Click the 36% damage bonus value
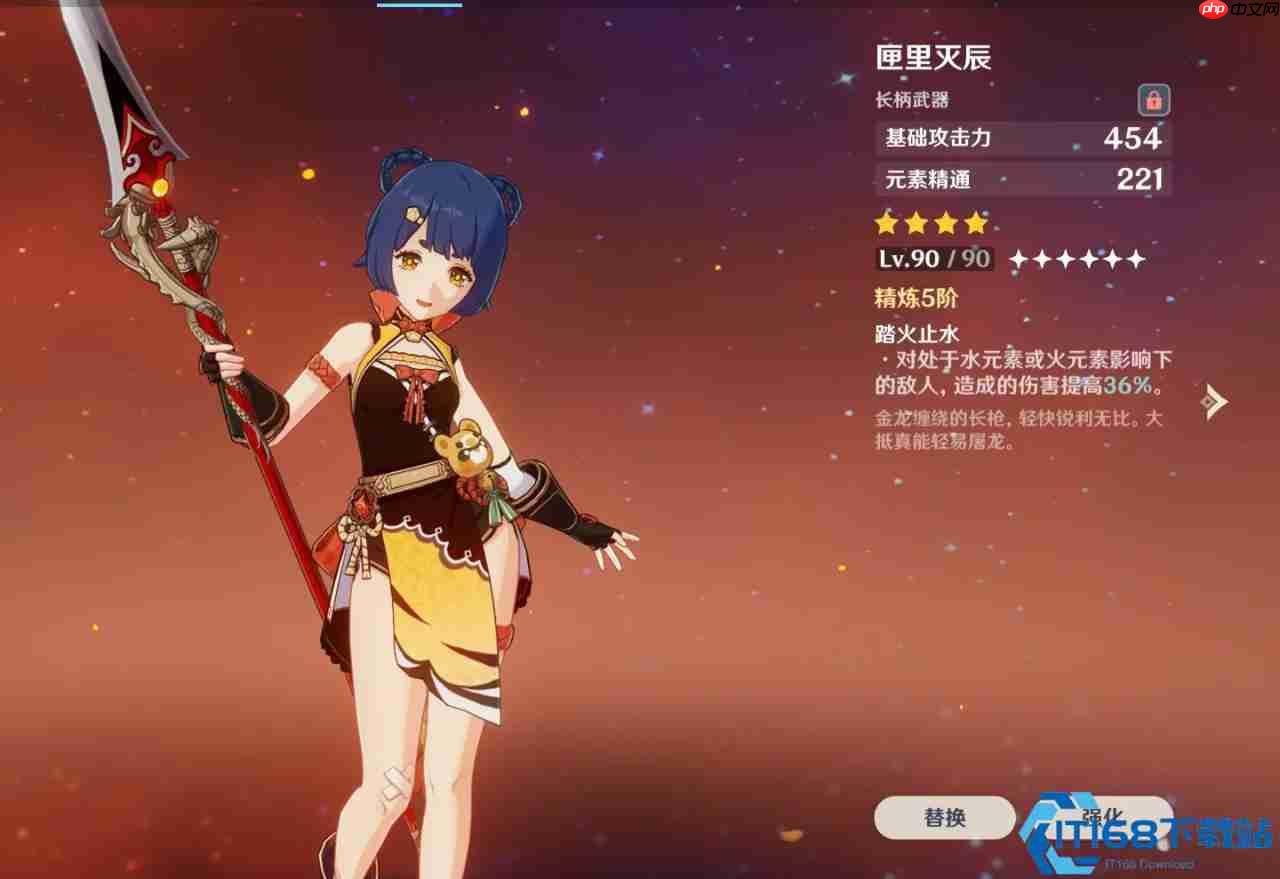The image size is (1280, 879). pos(1129,385)
